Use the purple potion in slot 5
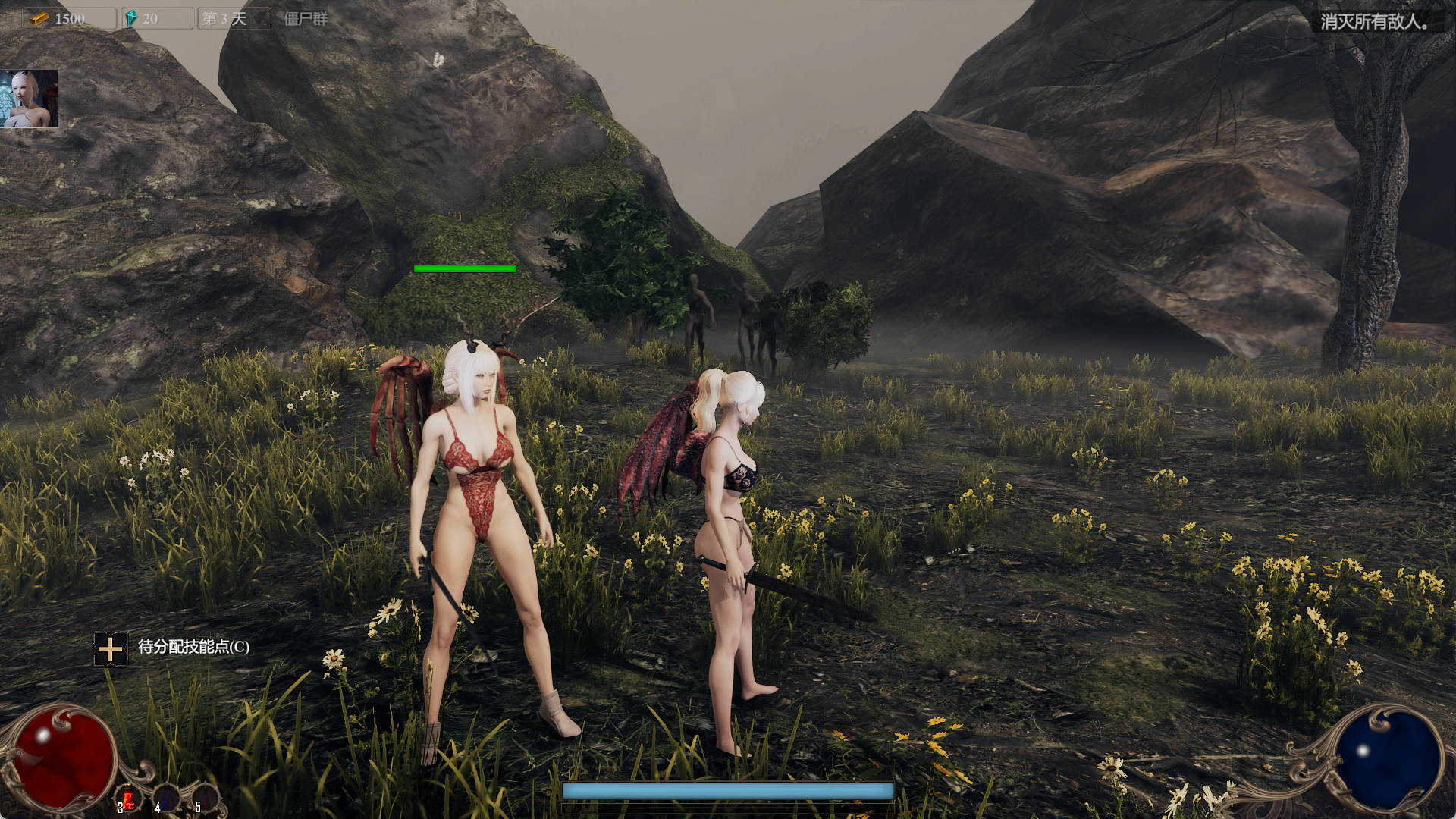Image resolution: width=1456 pixels, height=819 pixels. point(206,799)
